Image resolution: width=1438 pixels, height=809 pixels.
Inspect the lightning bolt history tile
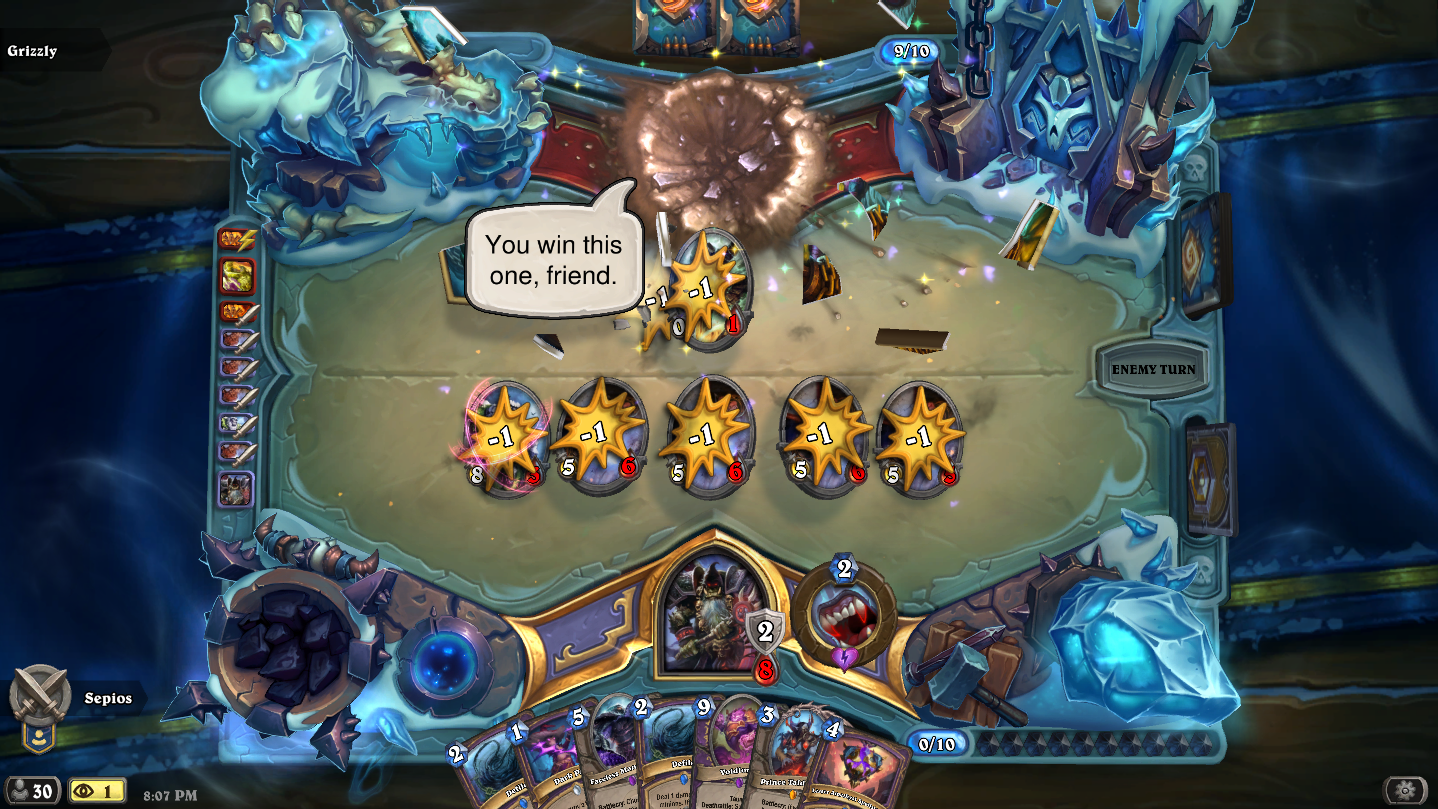pyautogui.click(x=238, y=239)
